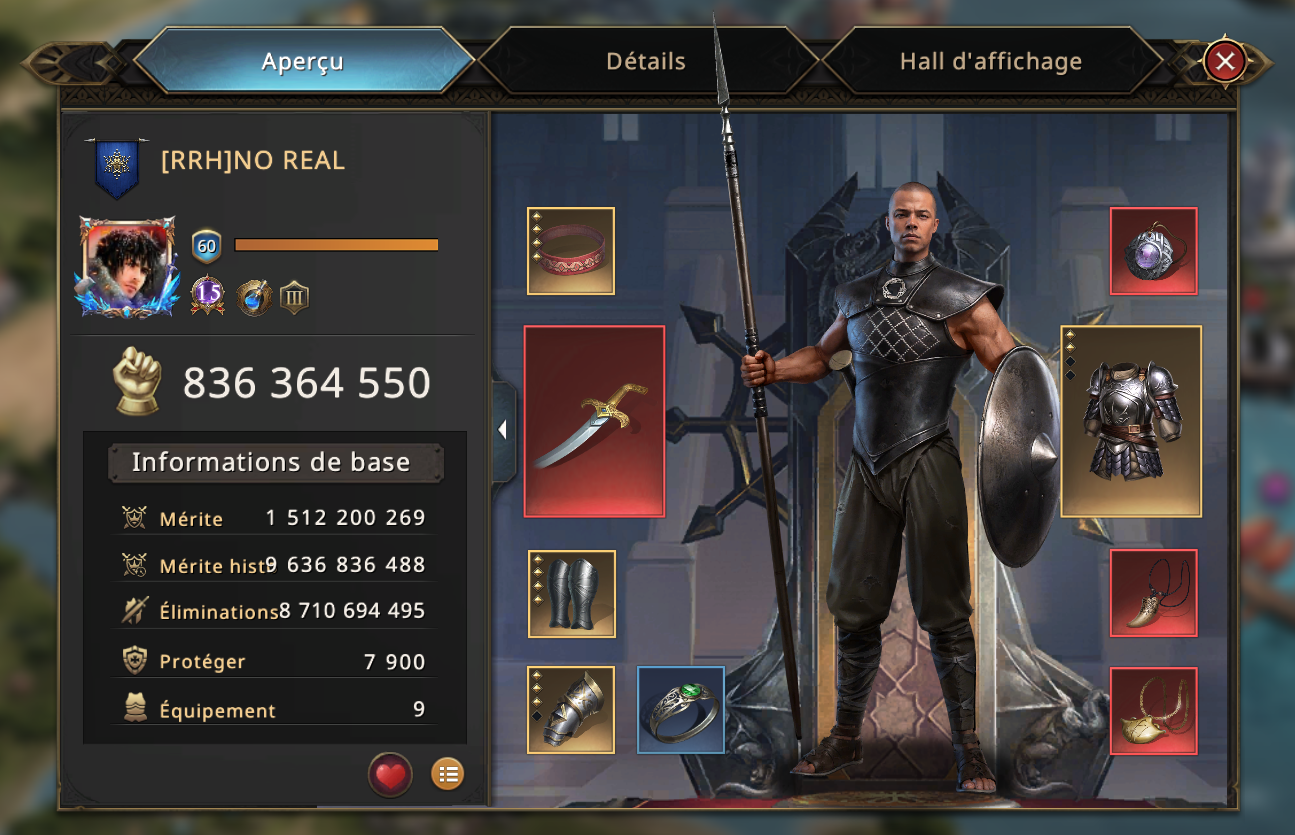Image resolution: width=1295 pixels, height=835 pixels.
Task: Select the curved sword weapon slot
Action: (x=594, y=421)
